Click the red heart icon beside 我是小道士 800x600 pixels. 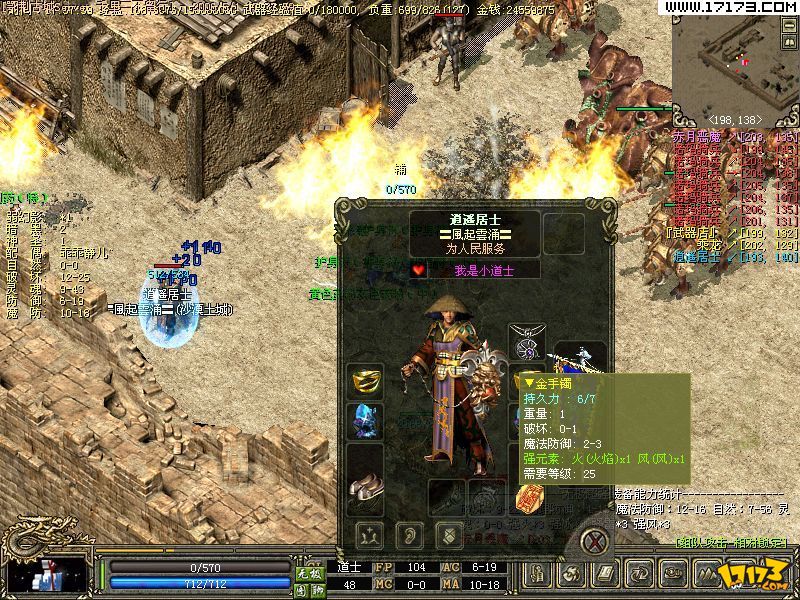tap(419, 269)
